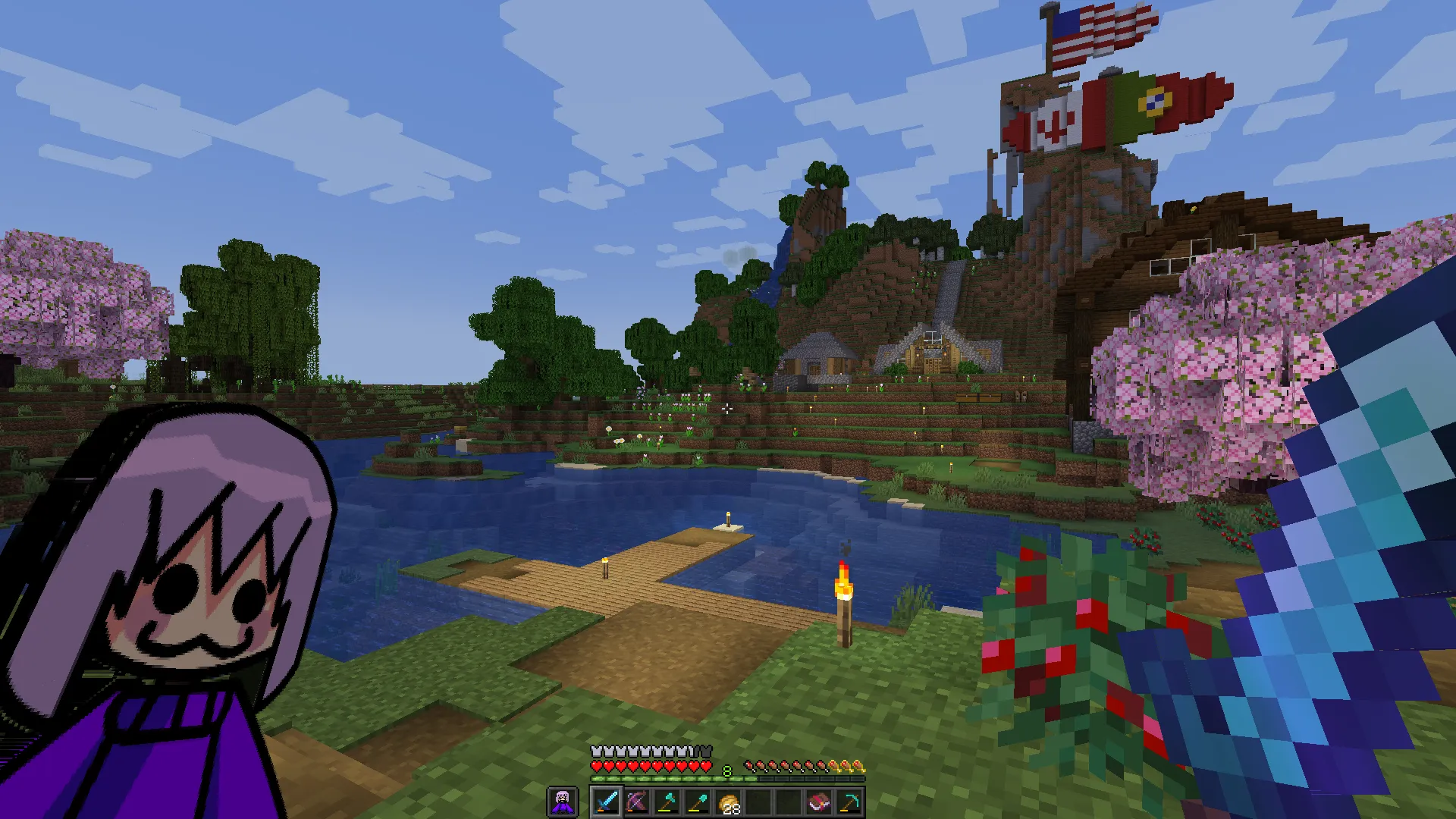Click the XP level number 8
This screenshot has width=1456, height=819.
726,770
